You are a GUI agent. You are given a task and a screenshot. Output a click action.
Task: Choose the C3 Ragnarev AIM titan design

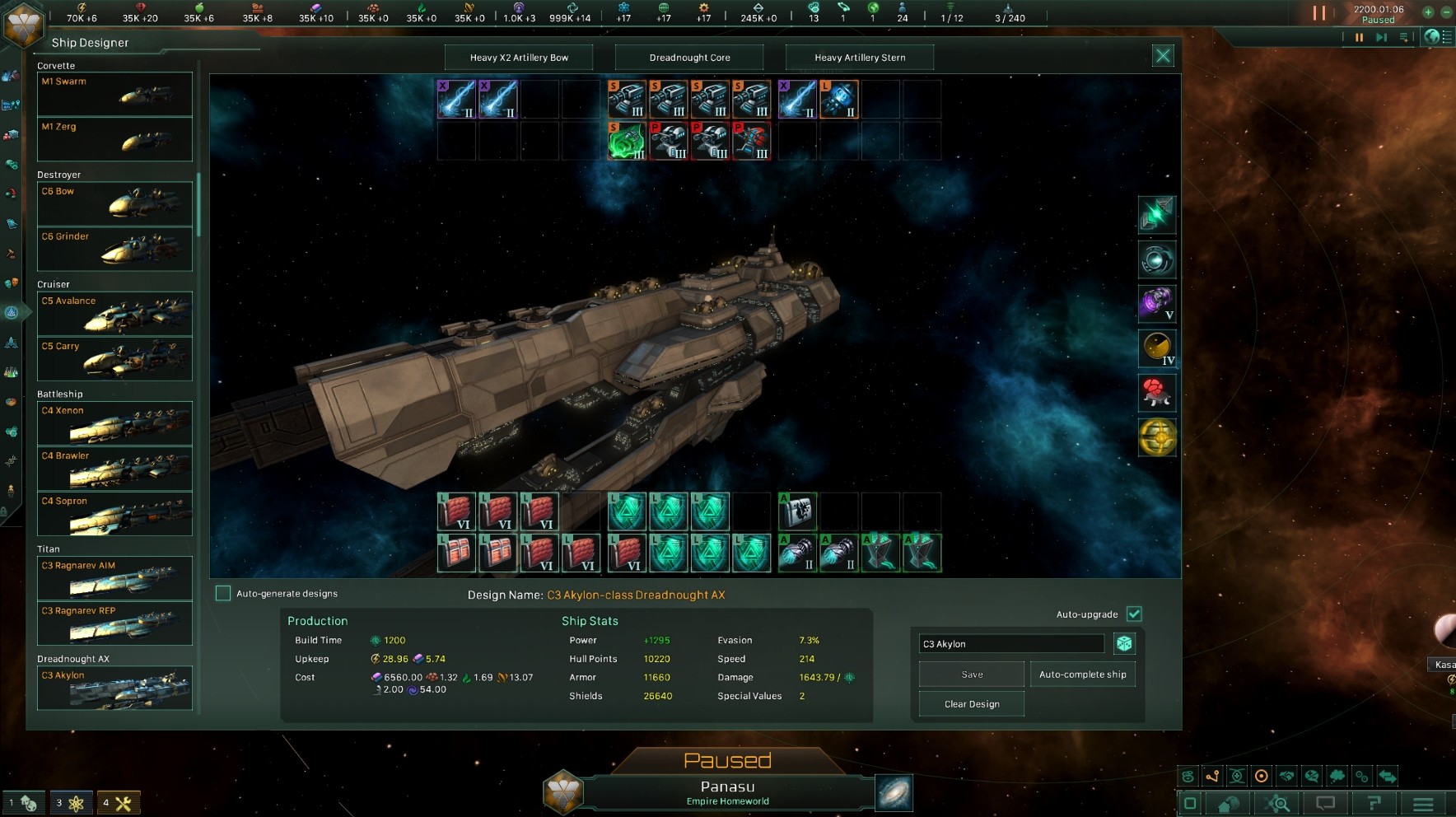coord(114,577)
